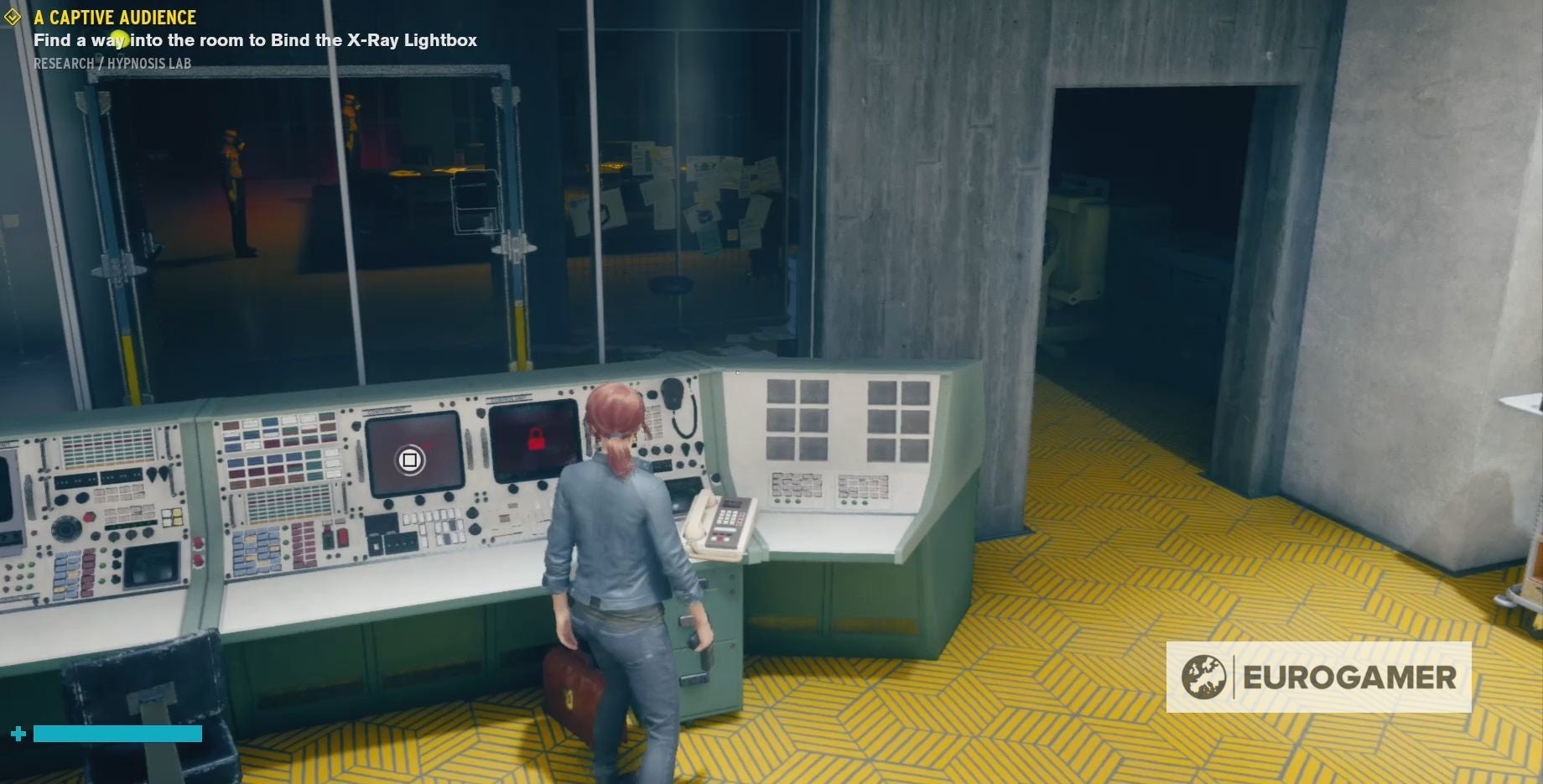Click the plus icon next to the health bar

[18, 732]
